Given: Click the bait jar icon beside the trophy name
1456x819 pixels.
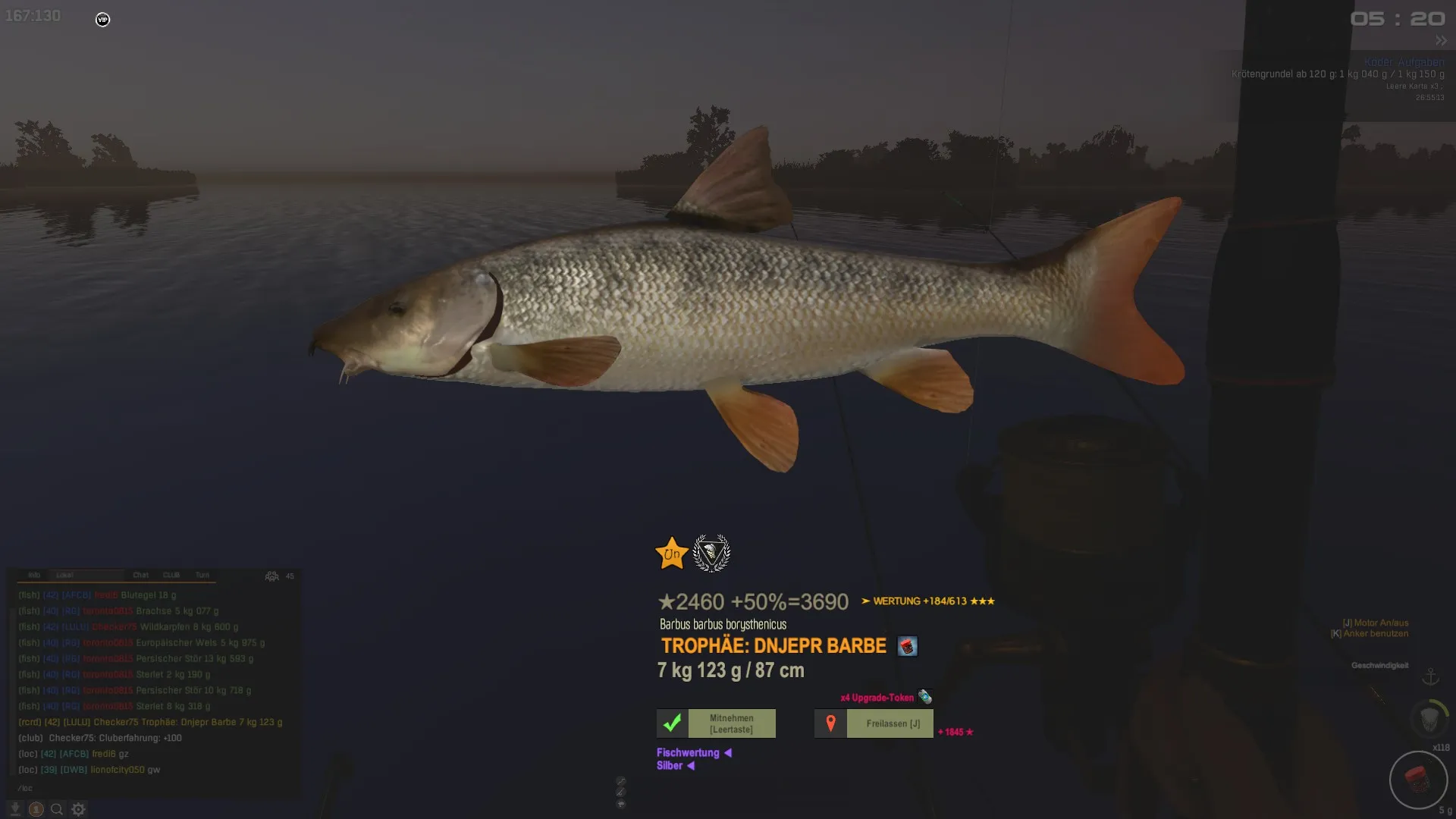Looking at the screenshot, I should [907, 646].
